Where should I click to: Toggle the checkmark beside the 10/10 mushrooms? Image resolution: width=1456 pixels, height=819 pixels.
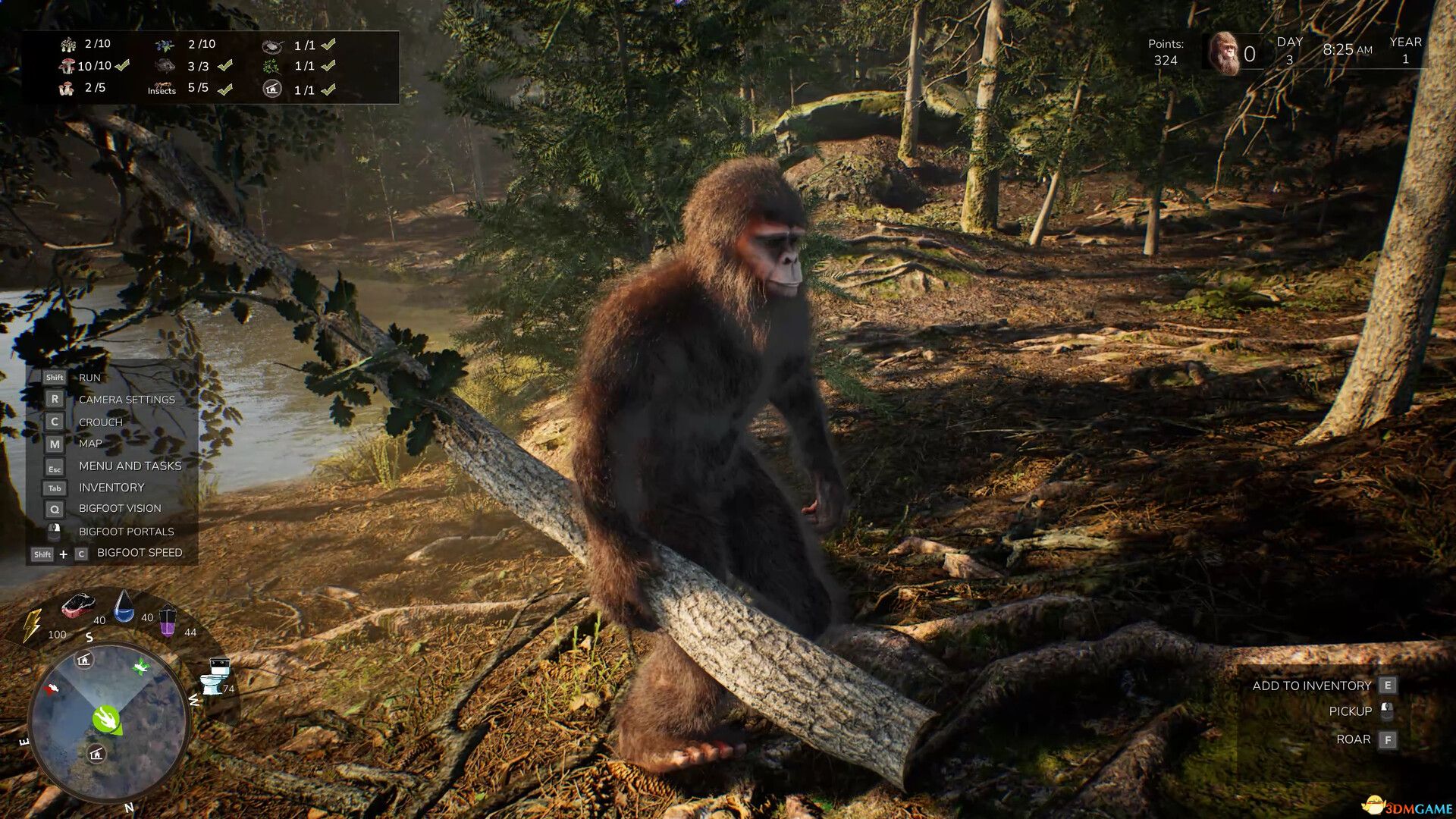click(121, 65)
